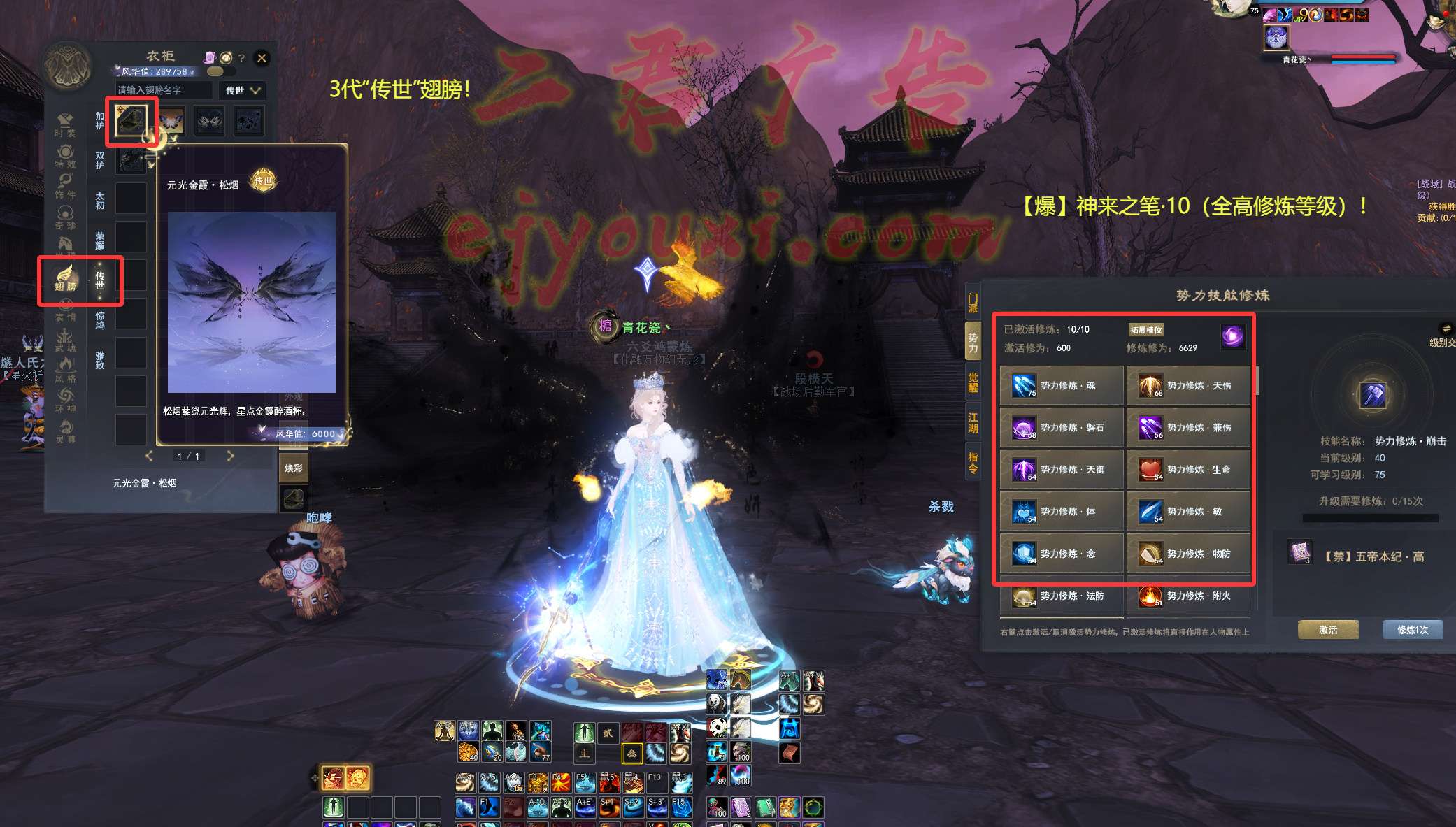
Task: Type in the wing name search field
Action: 164,90
